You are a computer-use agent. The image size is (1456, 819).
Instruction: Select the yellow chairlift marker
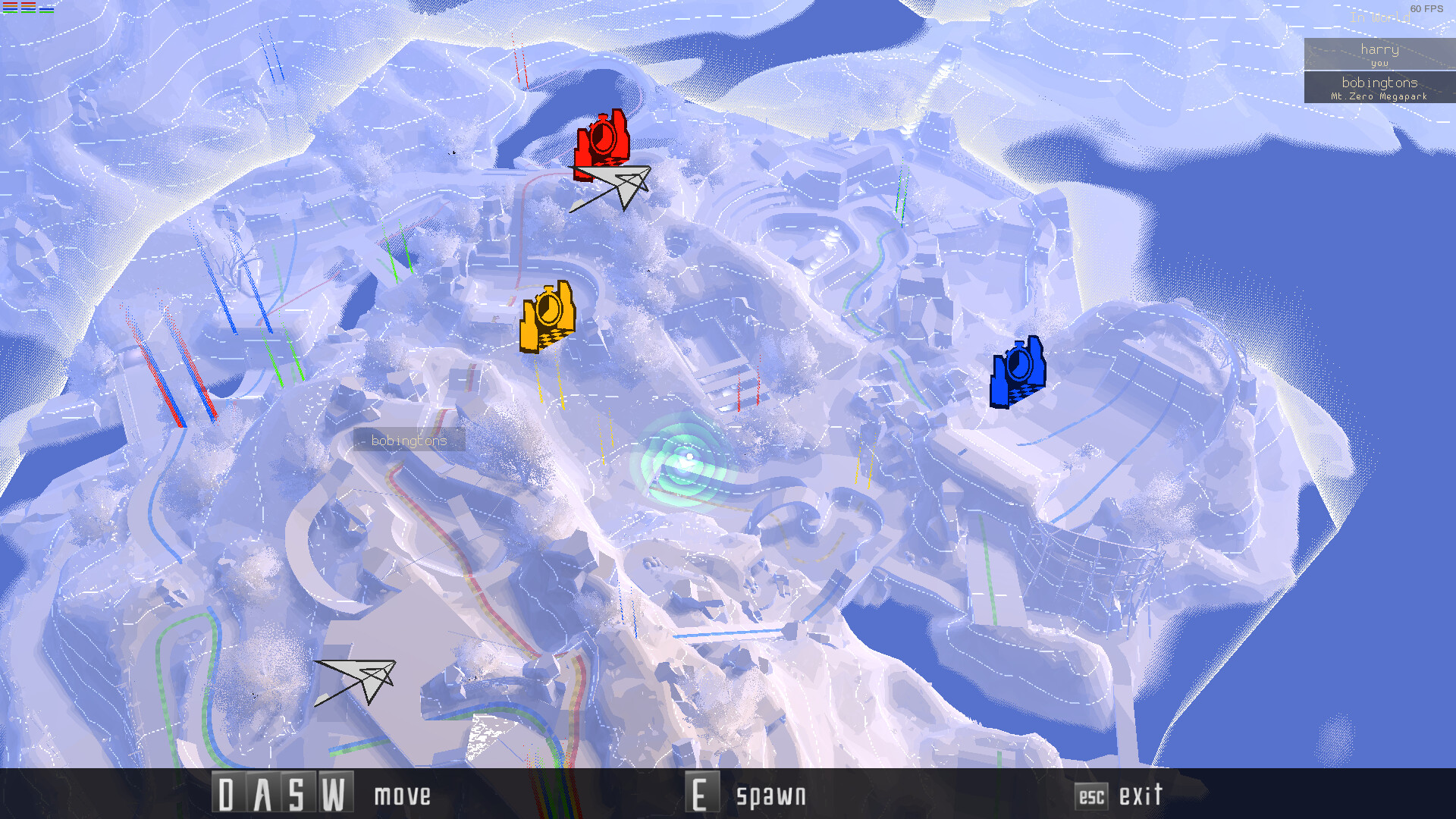click(548, 315)
